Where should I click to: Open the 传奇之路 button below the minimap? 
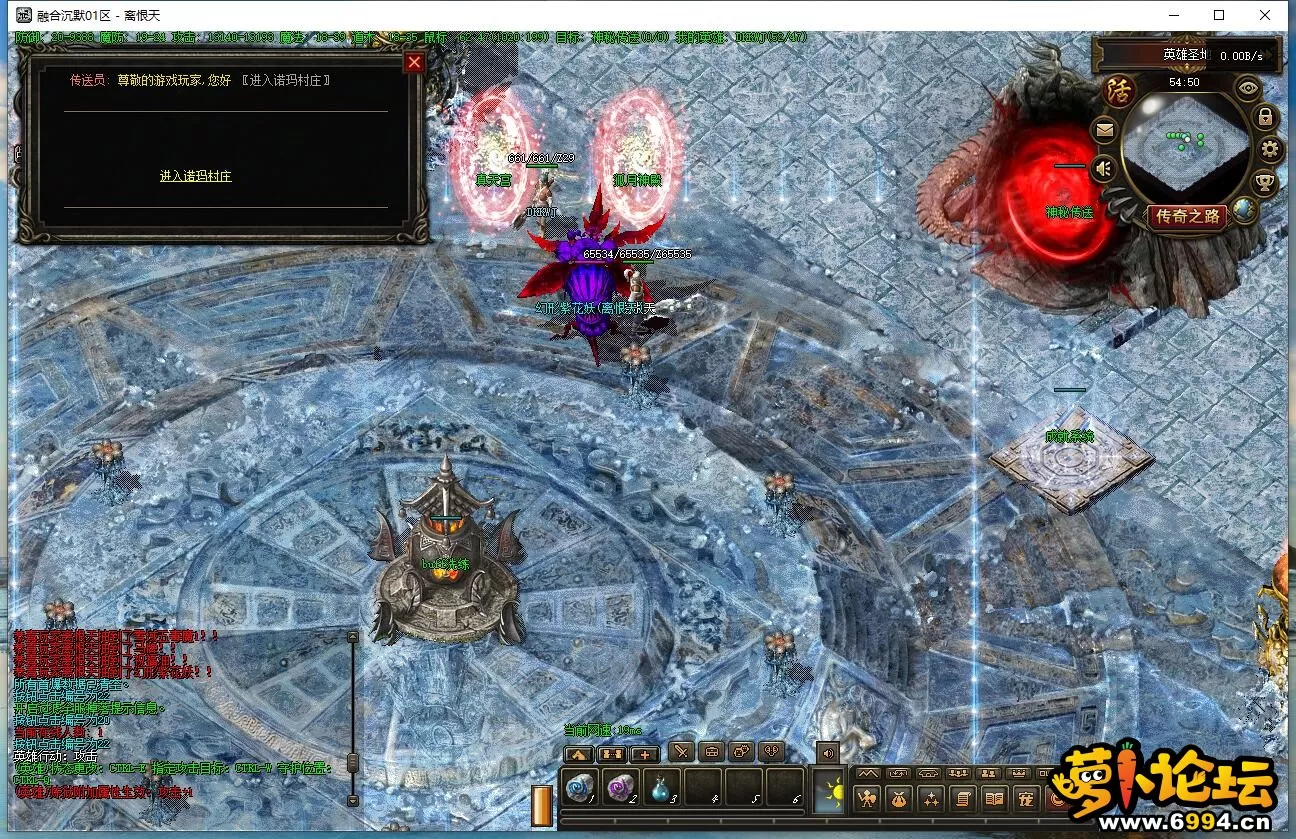[x=1187, y=216]
